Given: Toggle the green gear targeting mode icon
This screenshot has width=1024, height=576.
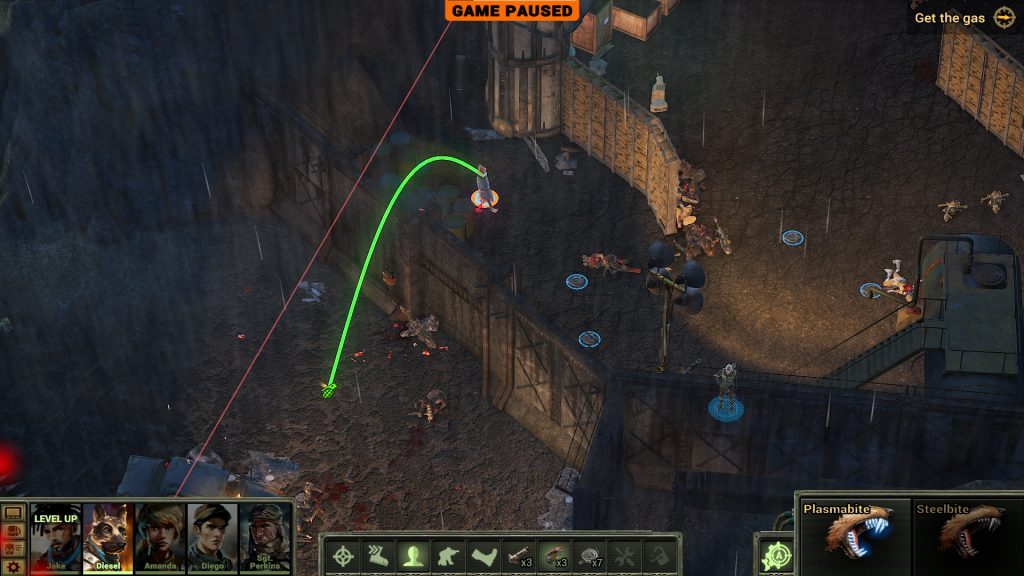Looking at the screenshot, I should coord(774,556).
